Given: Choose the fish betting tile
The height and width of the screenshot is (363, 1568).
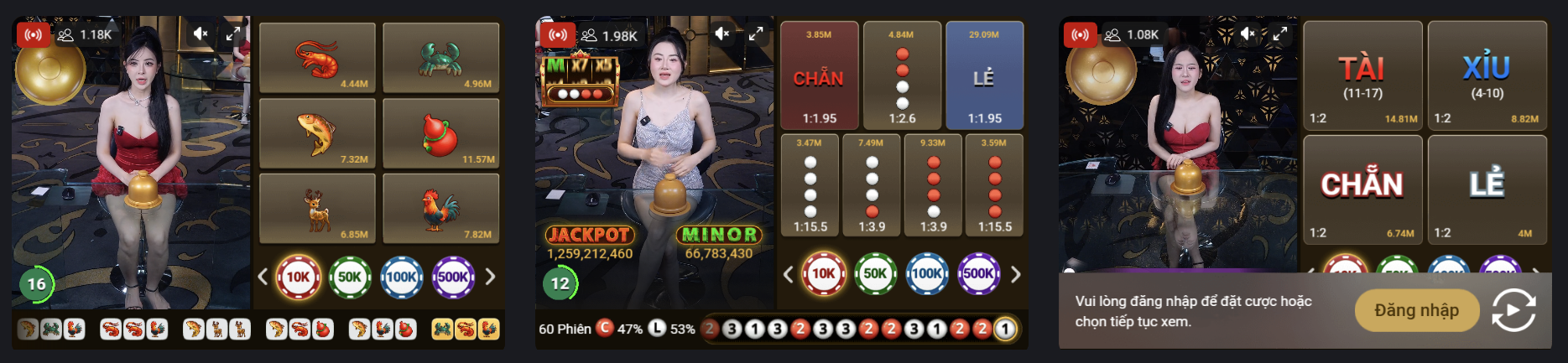Looking at the screenshot, I should point(317,133).
